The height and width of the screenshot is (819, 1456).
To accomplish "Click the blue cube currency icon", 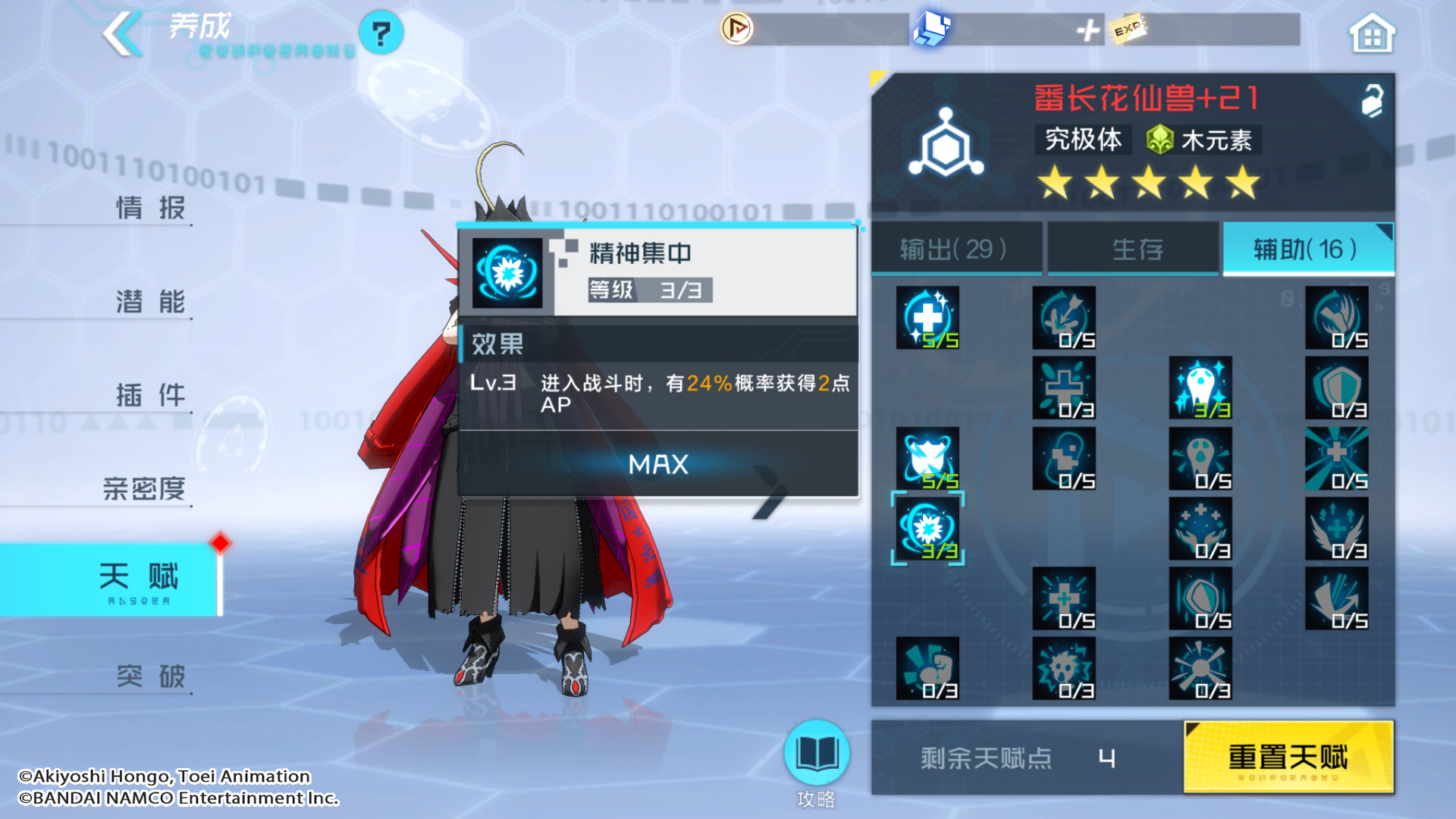I will point(931,27).
